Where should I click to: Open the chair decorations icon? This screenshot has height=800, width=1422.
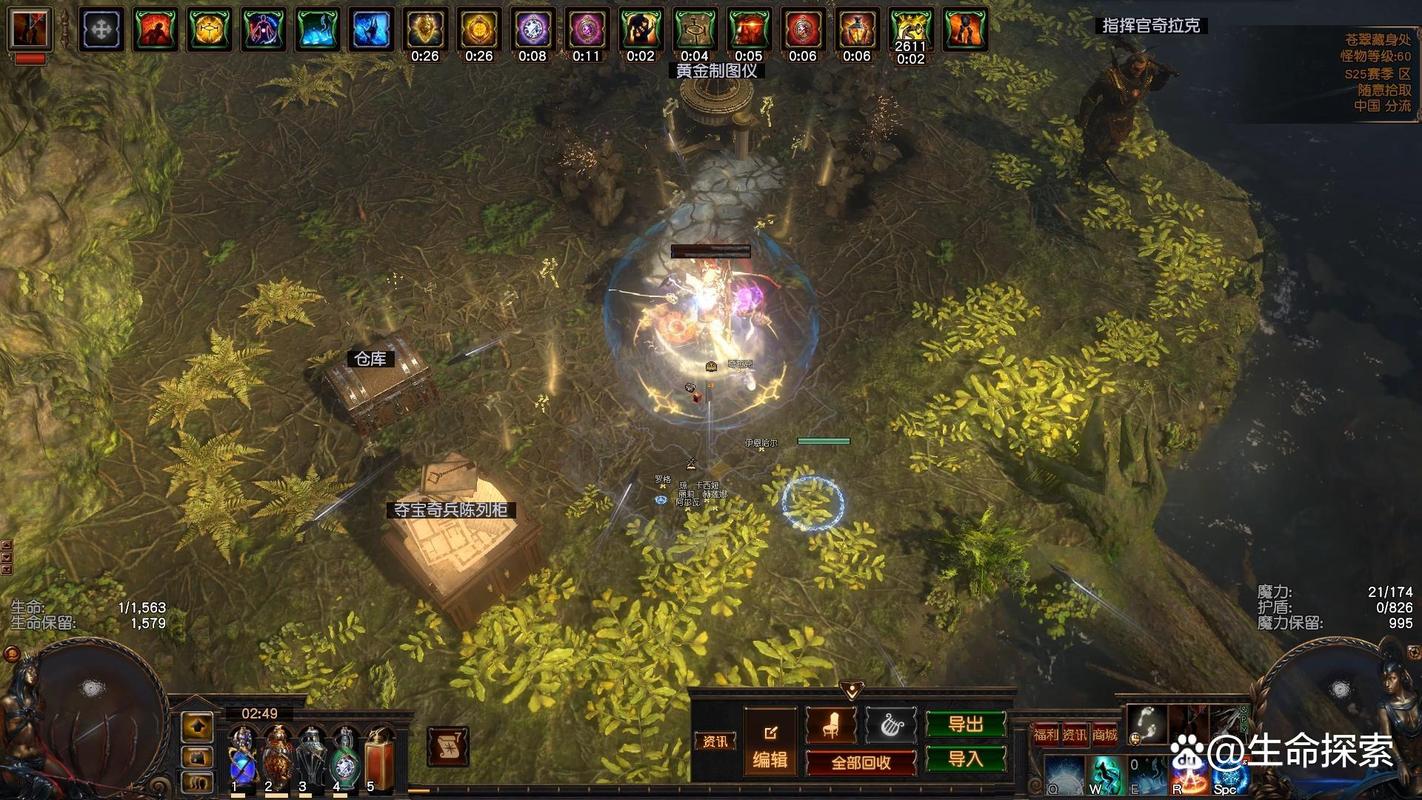(830, 725)
